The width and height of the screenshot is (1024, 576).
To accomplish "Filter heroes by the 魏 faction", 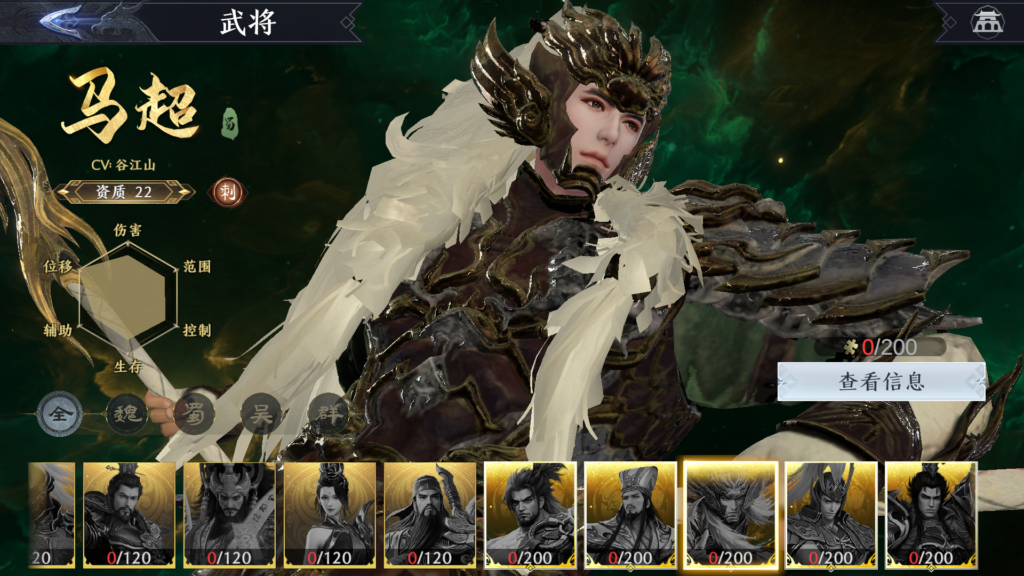I will coord(127,414).
